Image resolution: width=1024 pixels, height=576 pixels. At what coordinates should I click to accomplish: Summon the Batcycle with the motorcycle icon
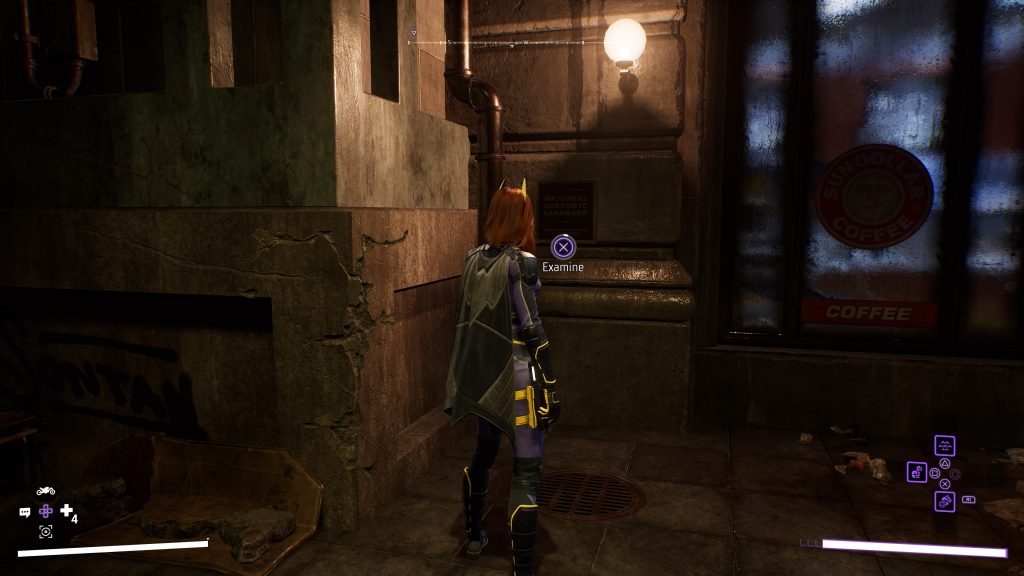[46, 491]
